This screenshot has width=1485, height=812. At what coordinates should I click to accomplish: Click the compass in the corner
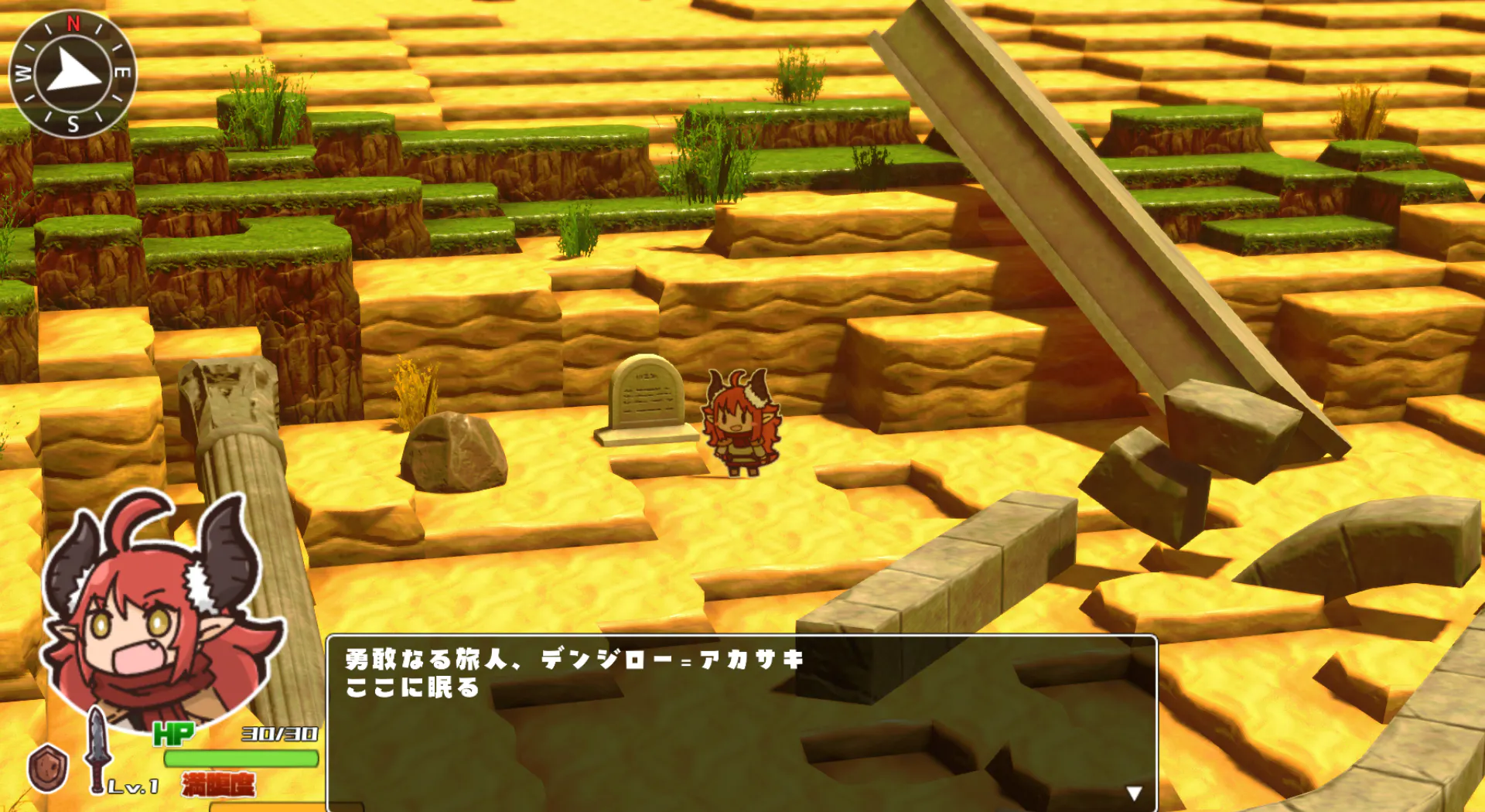click(x=73, y=73)
